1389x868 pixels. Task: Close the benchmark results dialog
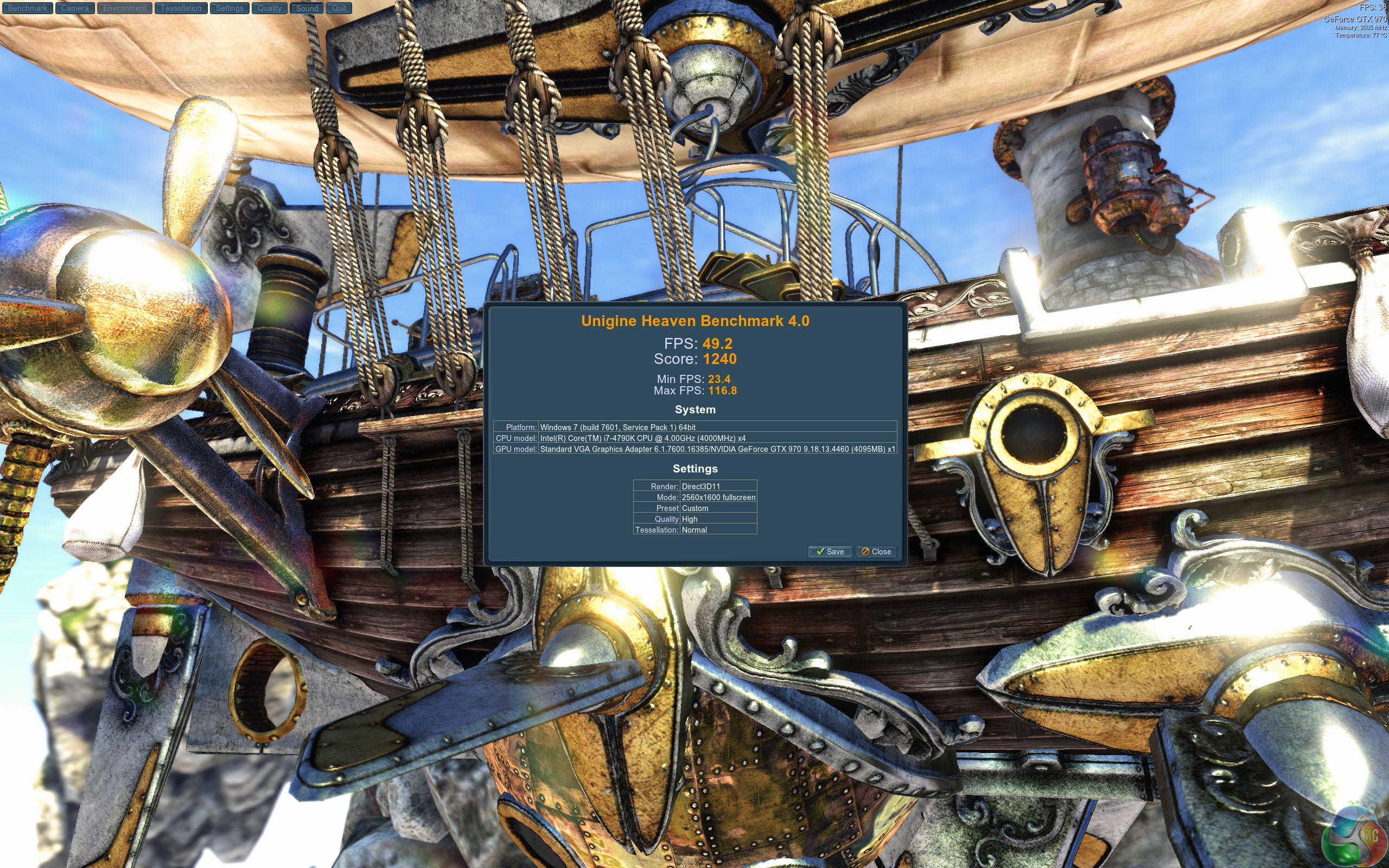[x=876, y=552]
